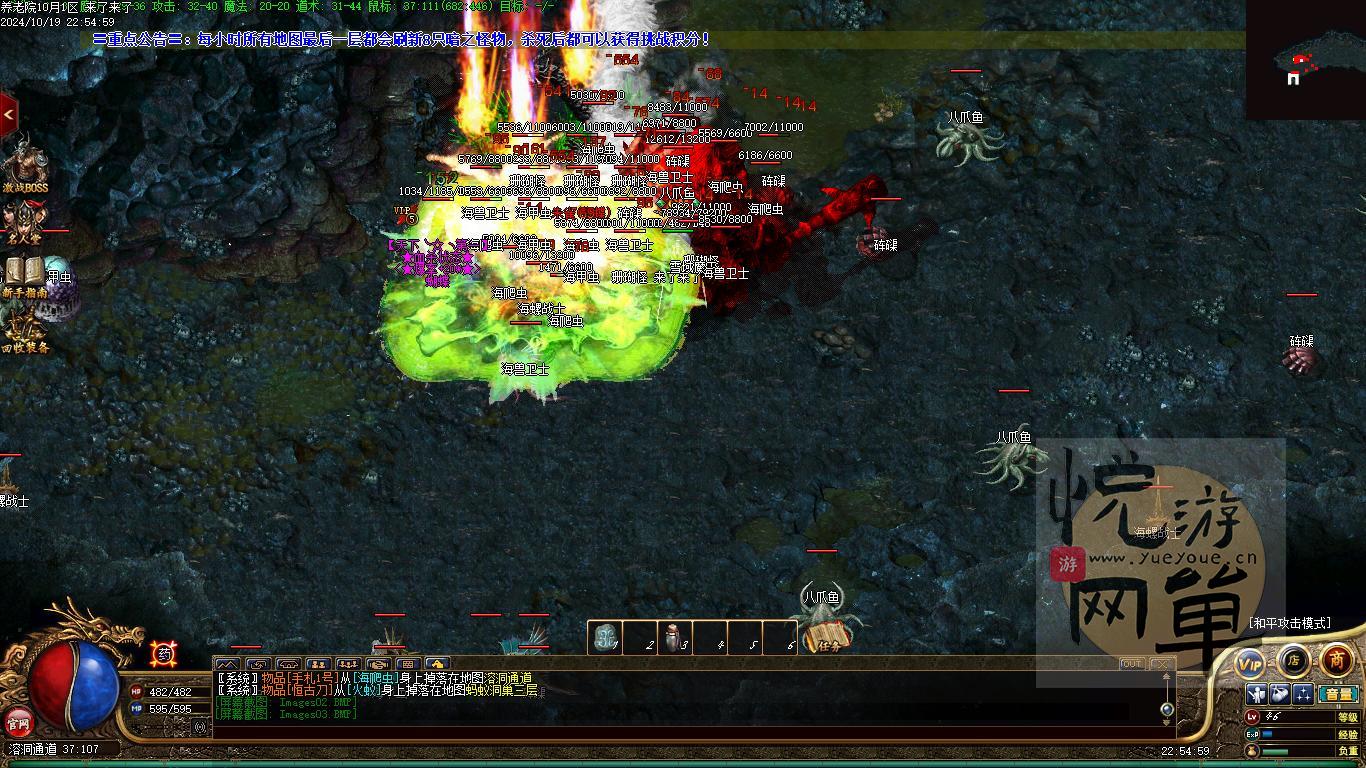
Task: Open the 官网 official website button
Action: [x=18, y=720]
